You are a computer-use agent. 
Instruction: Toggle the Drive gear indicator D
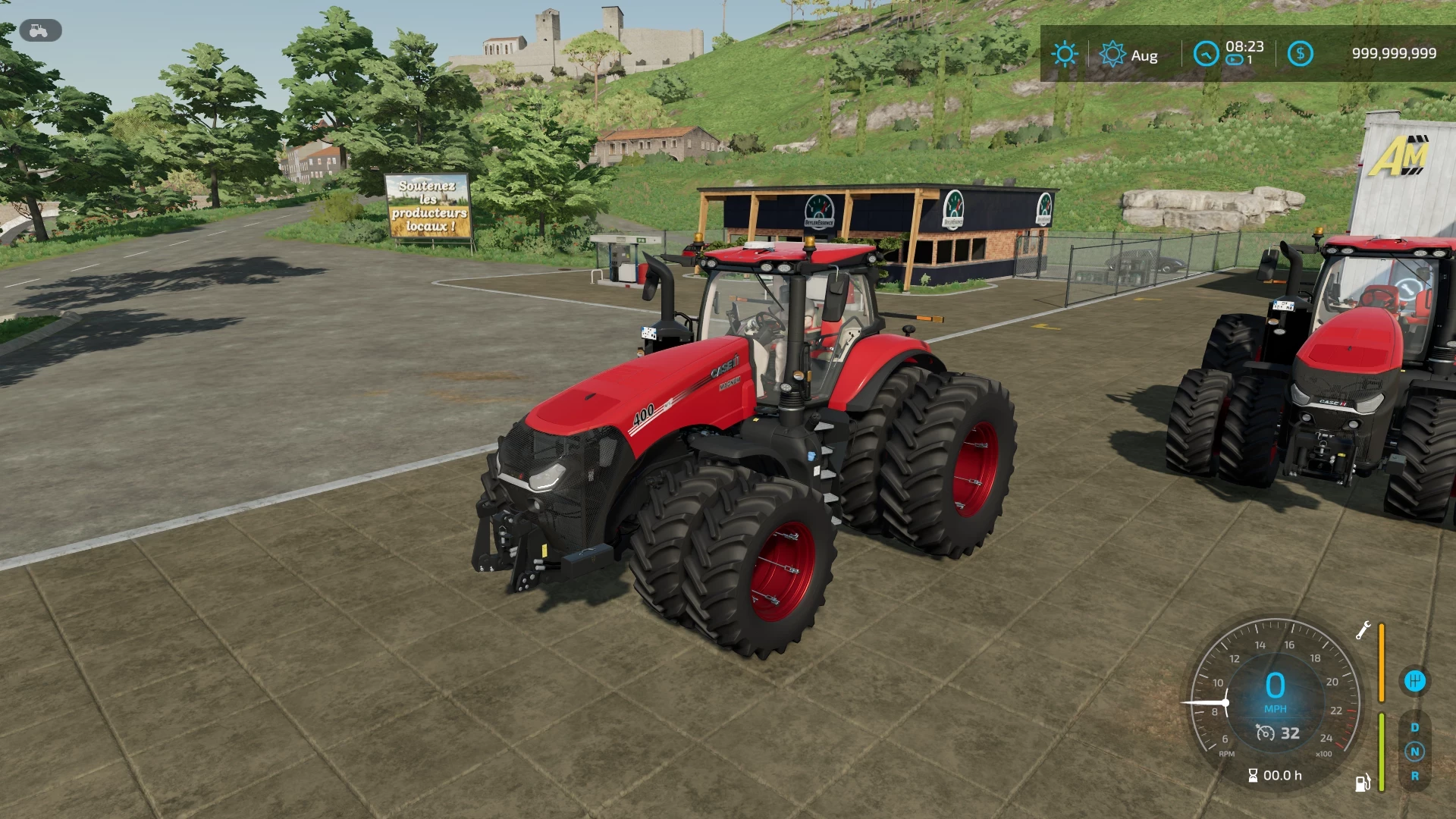(x=1415, y=726)
